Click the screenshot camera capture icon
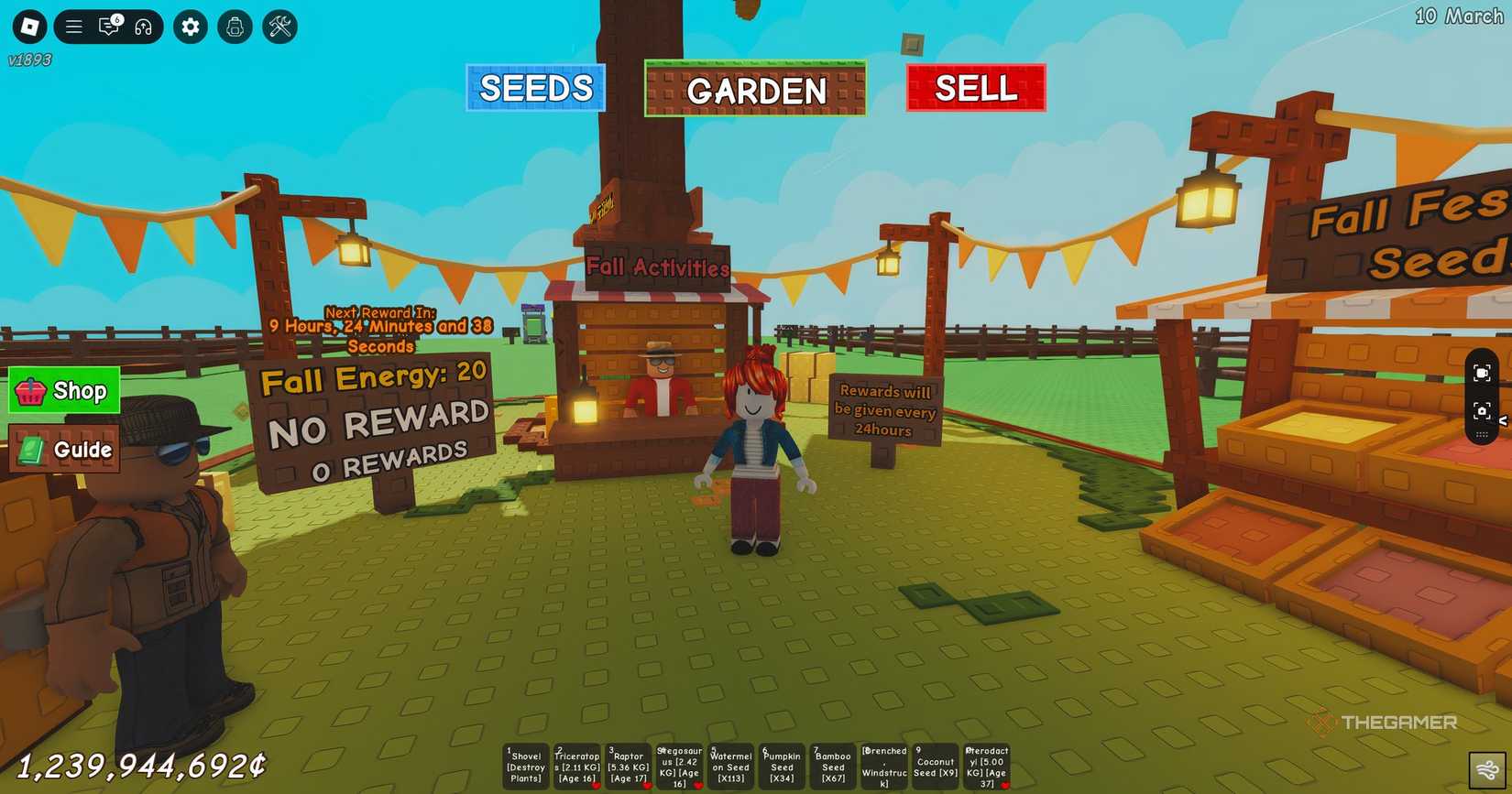1512x794 pixels. click(x=1482, y=410)
